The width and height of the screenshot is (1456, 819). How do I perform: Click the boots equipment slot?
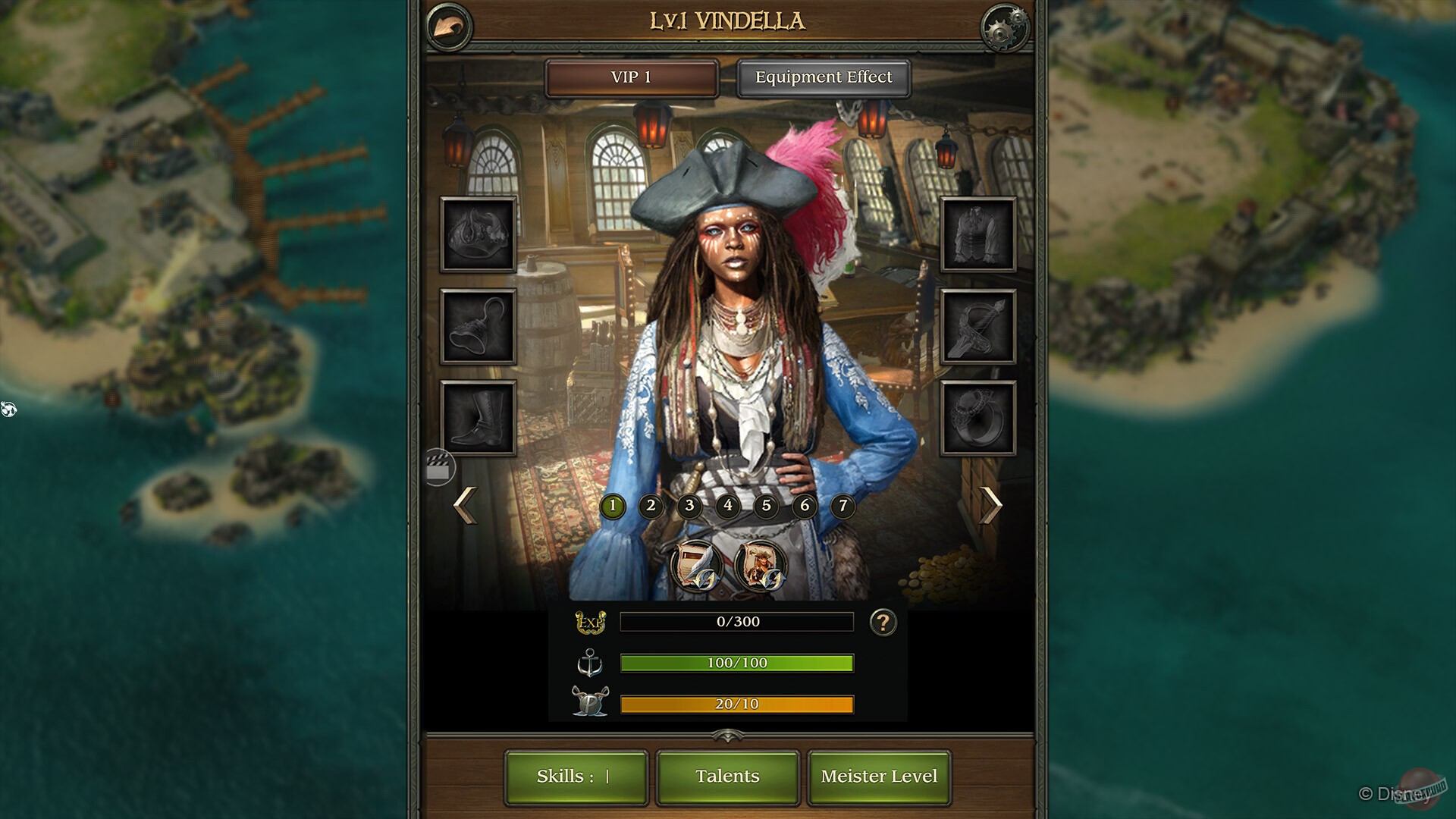(x=479, y=416)
